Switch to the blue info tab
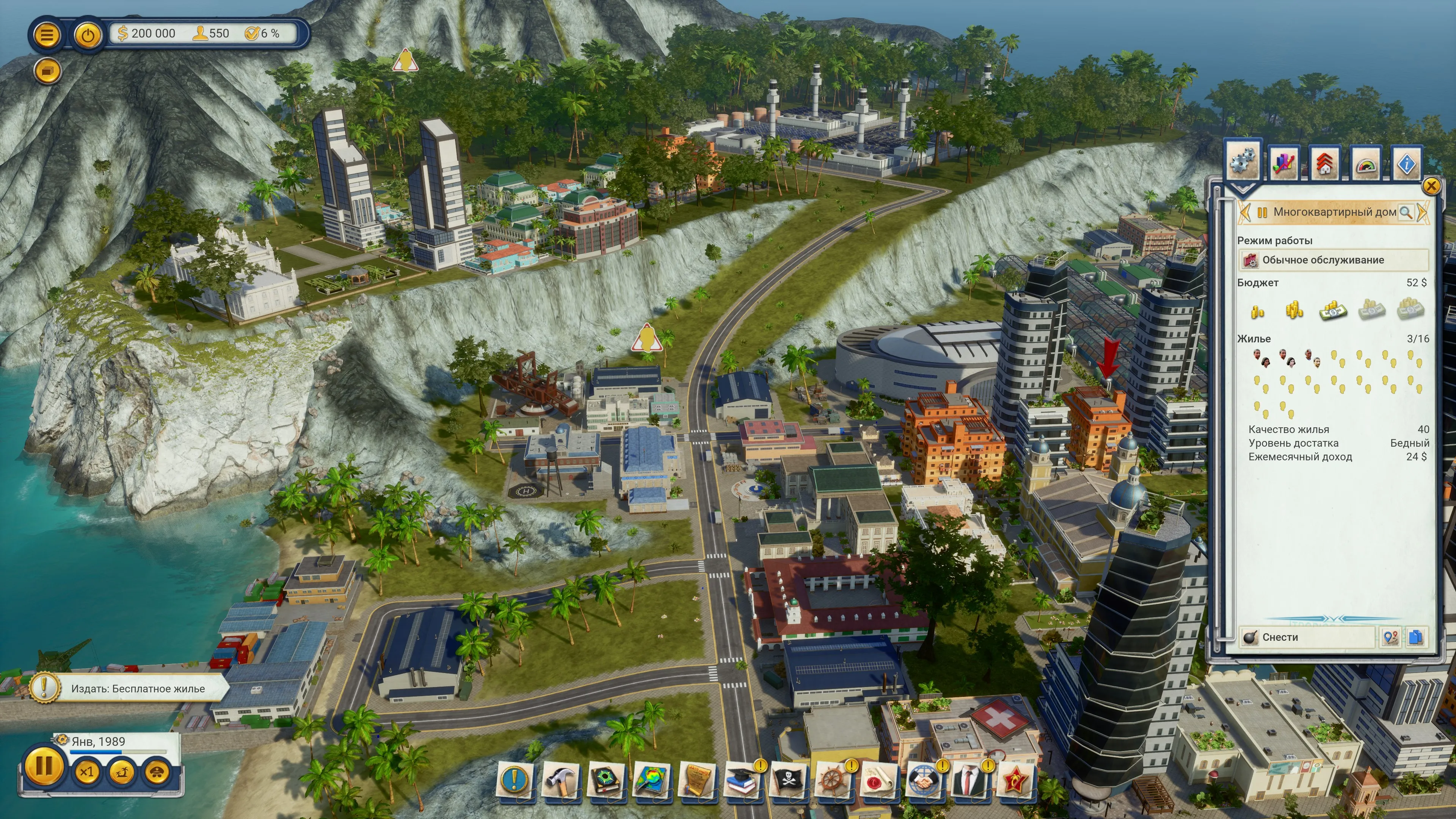The image size is (1456, 819). pyautogui.click(x=1406, y=164)
